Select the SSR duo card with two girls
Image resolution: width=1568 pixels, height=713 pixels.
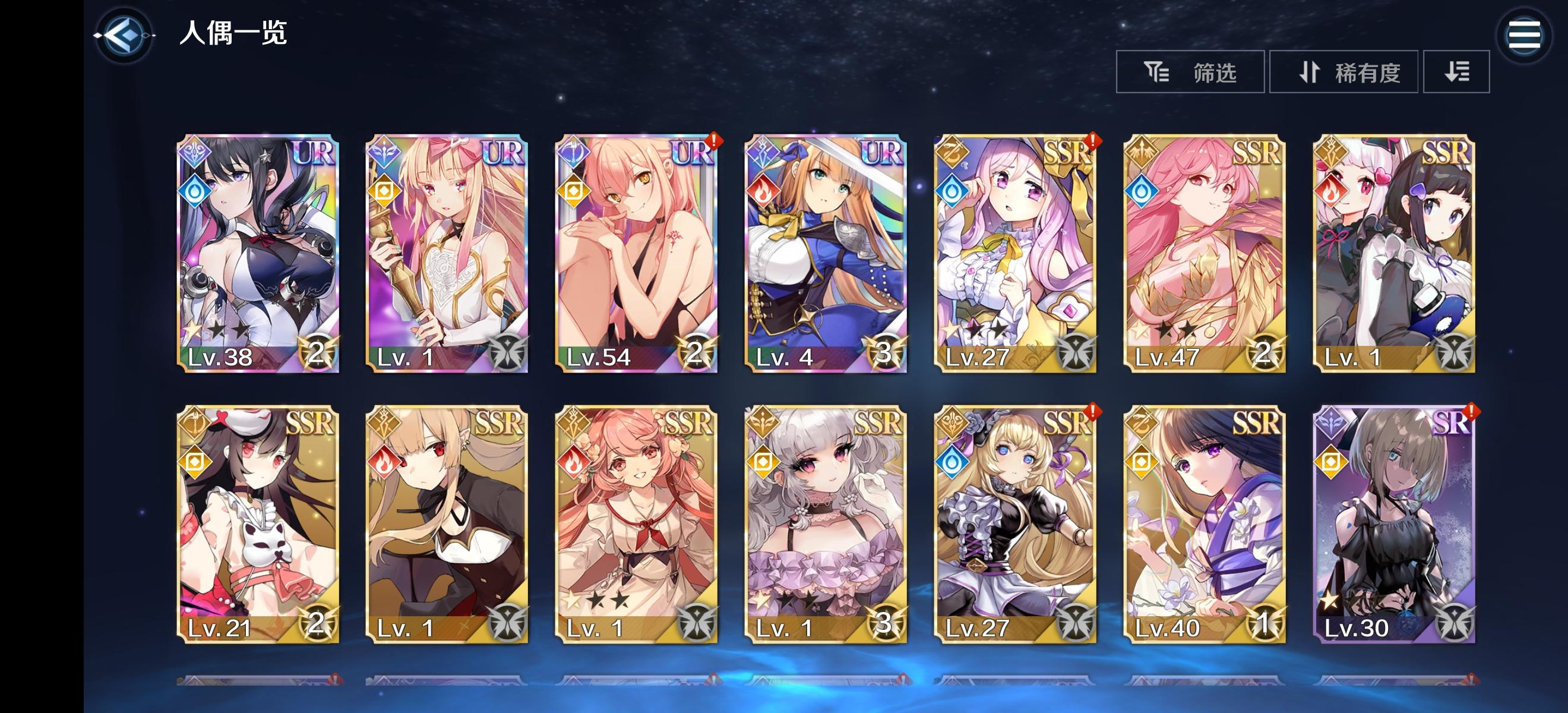coord(1393,253)
